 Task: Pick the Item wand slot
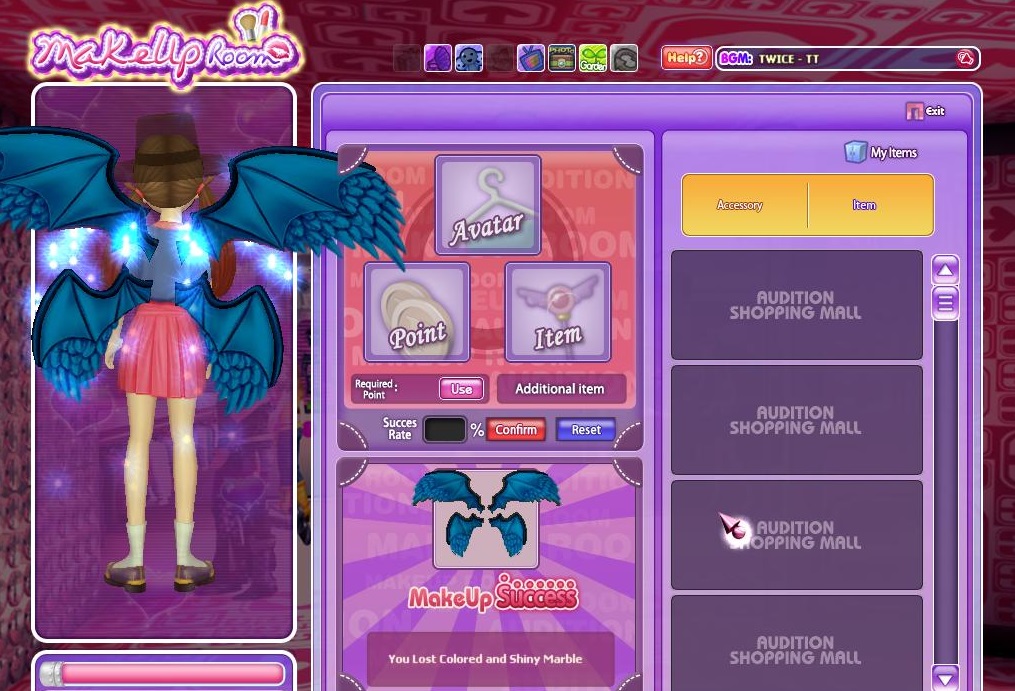tap(557, 312)
